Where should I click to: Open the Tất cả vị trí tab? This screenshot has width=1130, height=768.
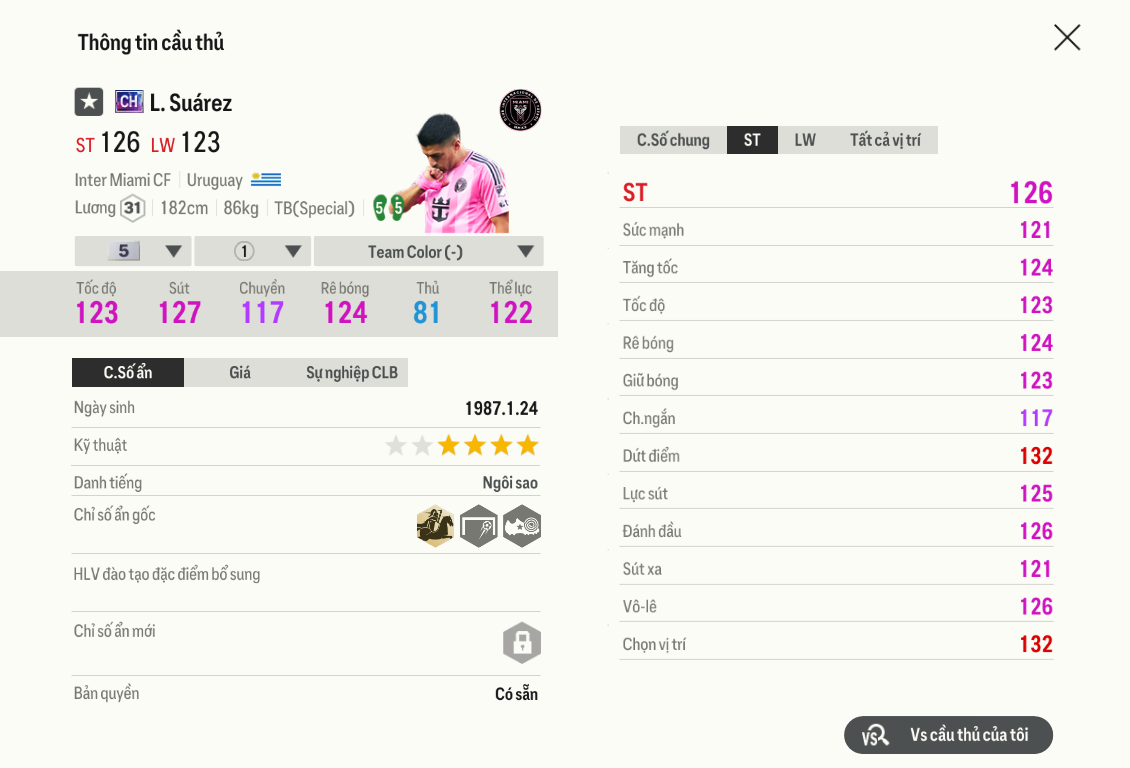[885, 140]
